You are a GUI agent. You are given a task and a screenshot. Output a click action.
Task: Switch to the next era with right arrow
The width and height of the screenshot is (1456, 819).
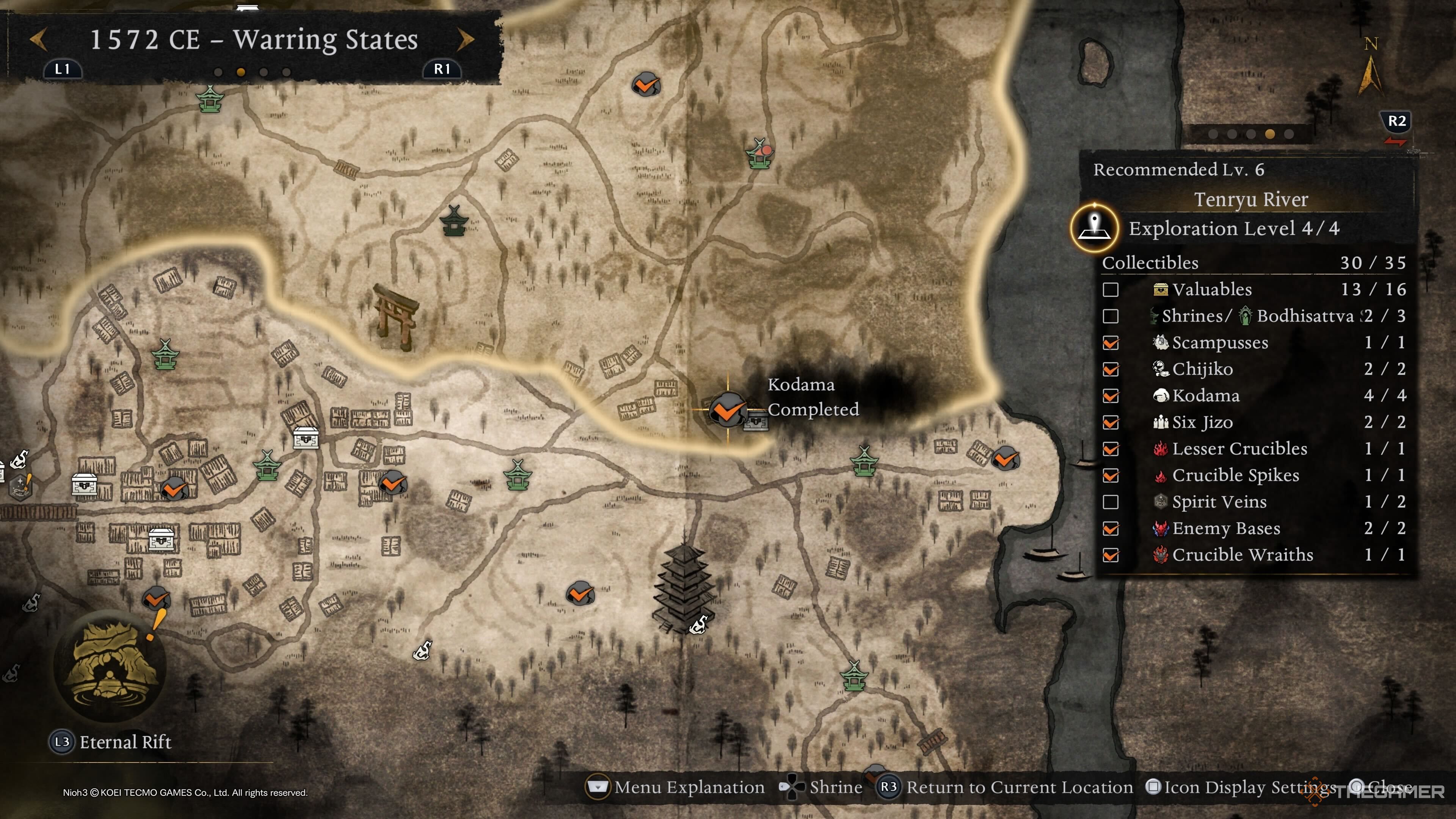click(465, 39)
